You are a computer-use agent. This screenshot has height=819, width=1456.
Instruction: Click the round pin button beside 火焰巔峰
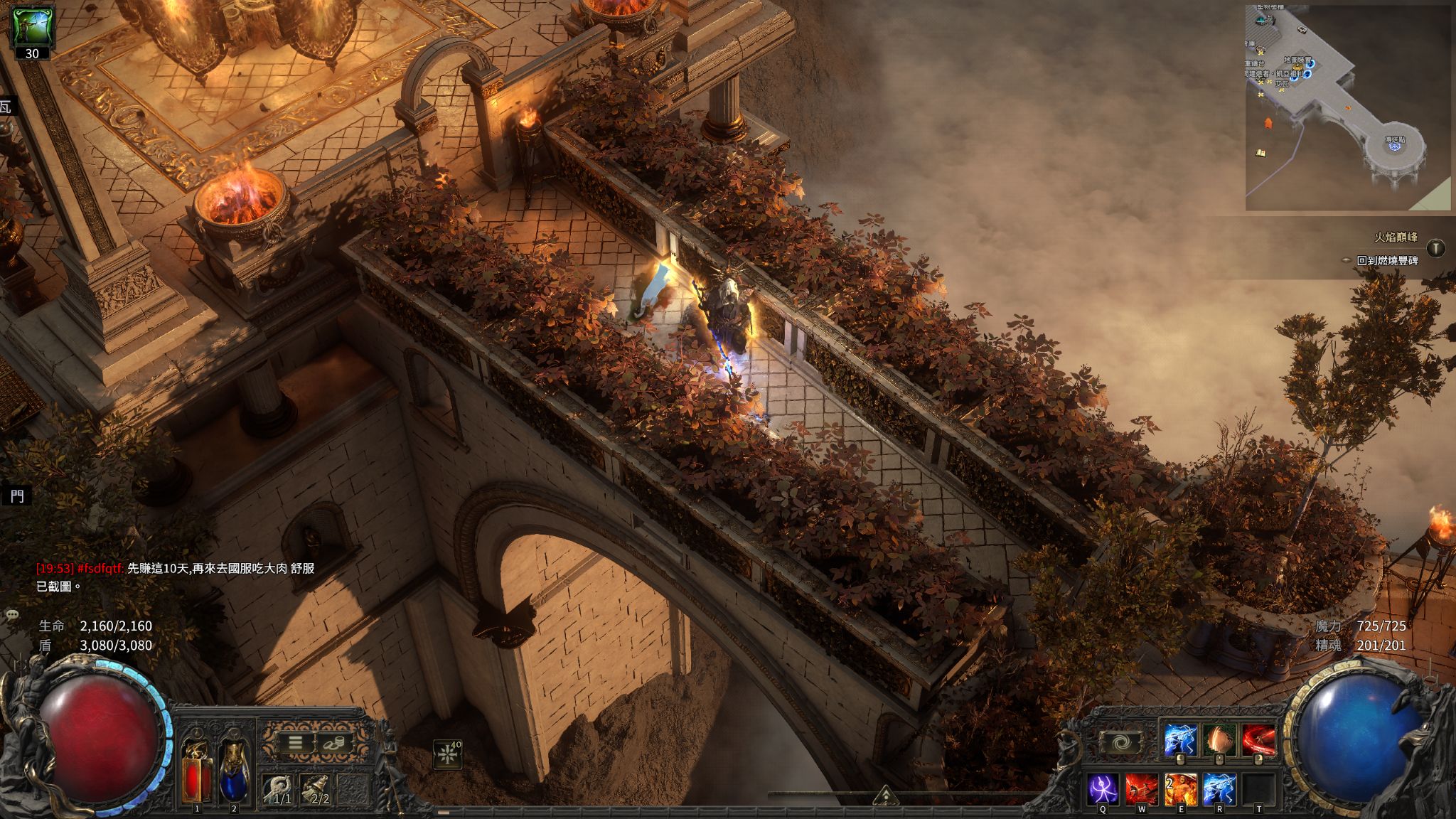[x=1436, y=248]
